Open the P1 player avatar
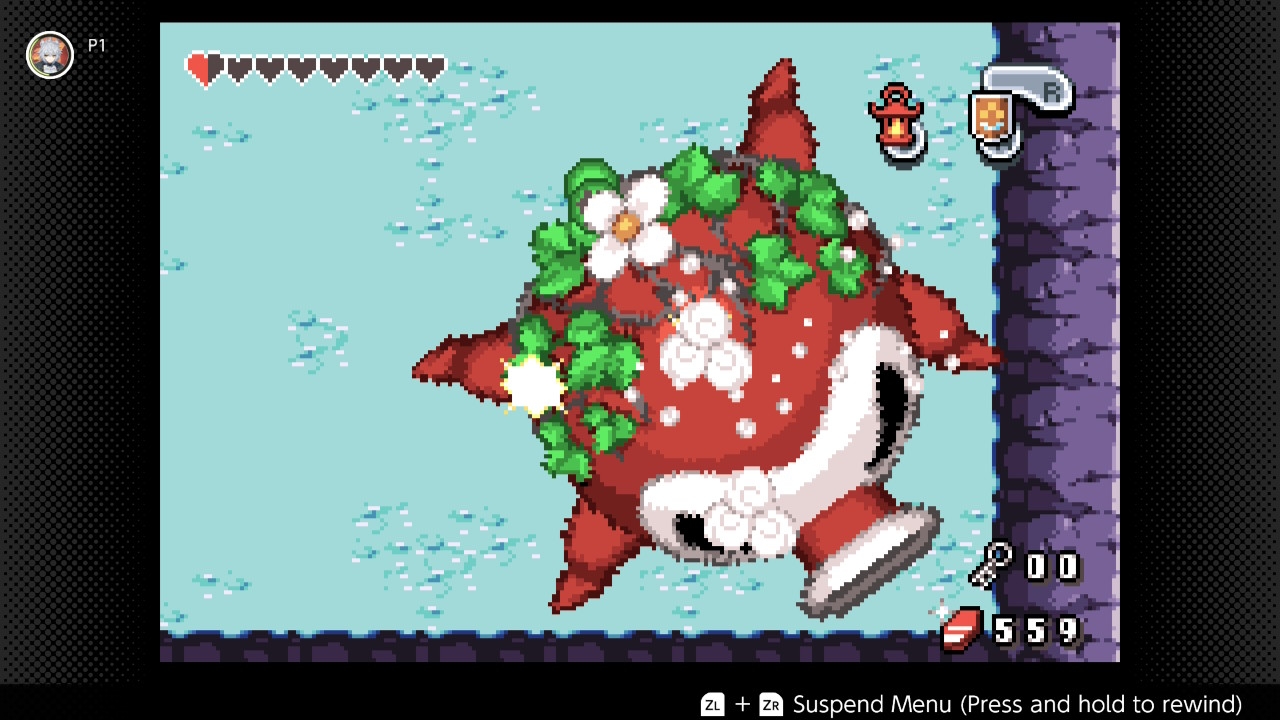 click(50, 55)
